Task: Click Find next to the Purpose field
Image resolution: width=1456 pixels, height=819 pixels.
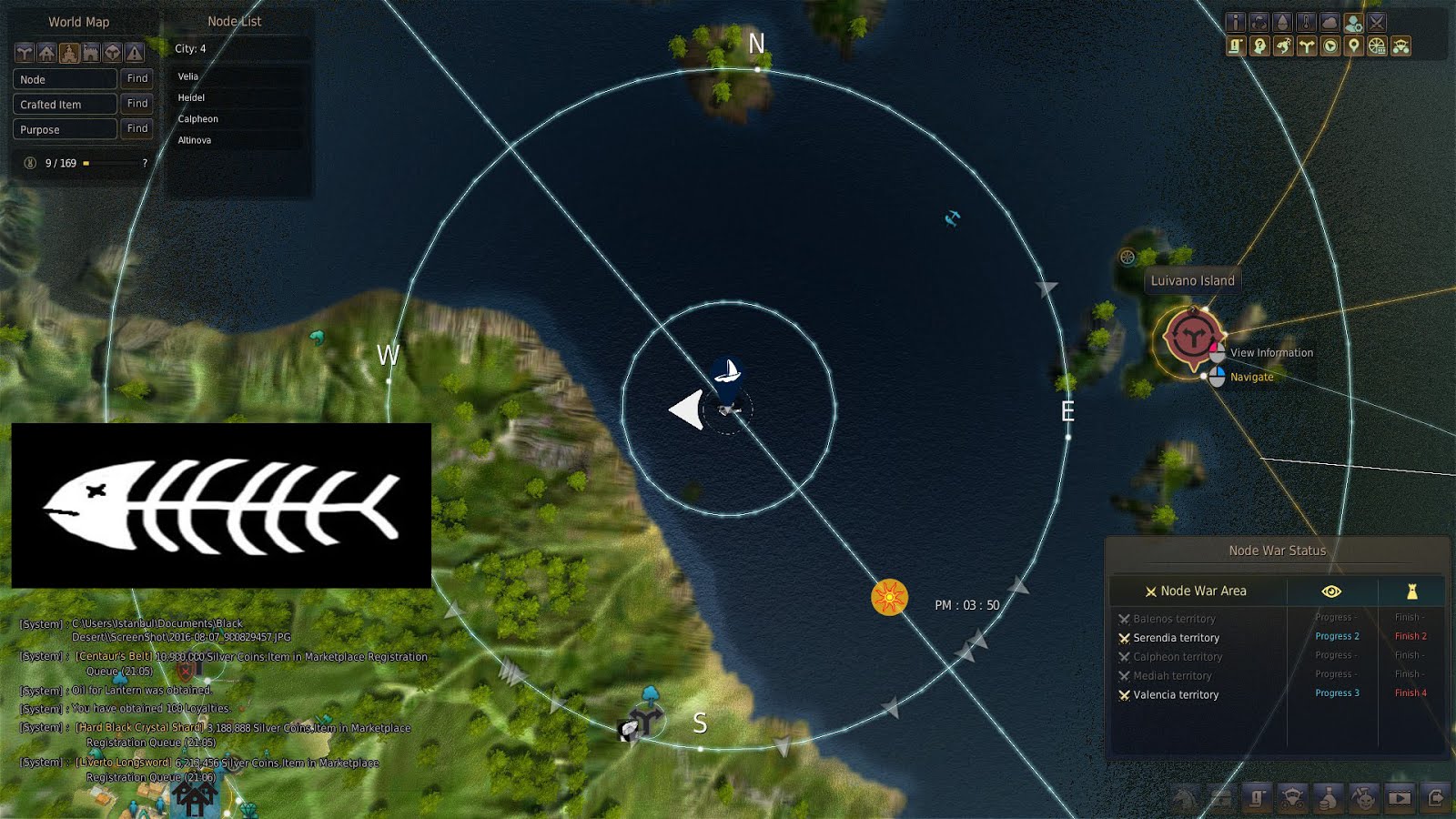Action: [x=136, y=129]
